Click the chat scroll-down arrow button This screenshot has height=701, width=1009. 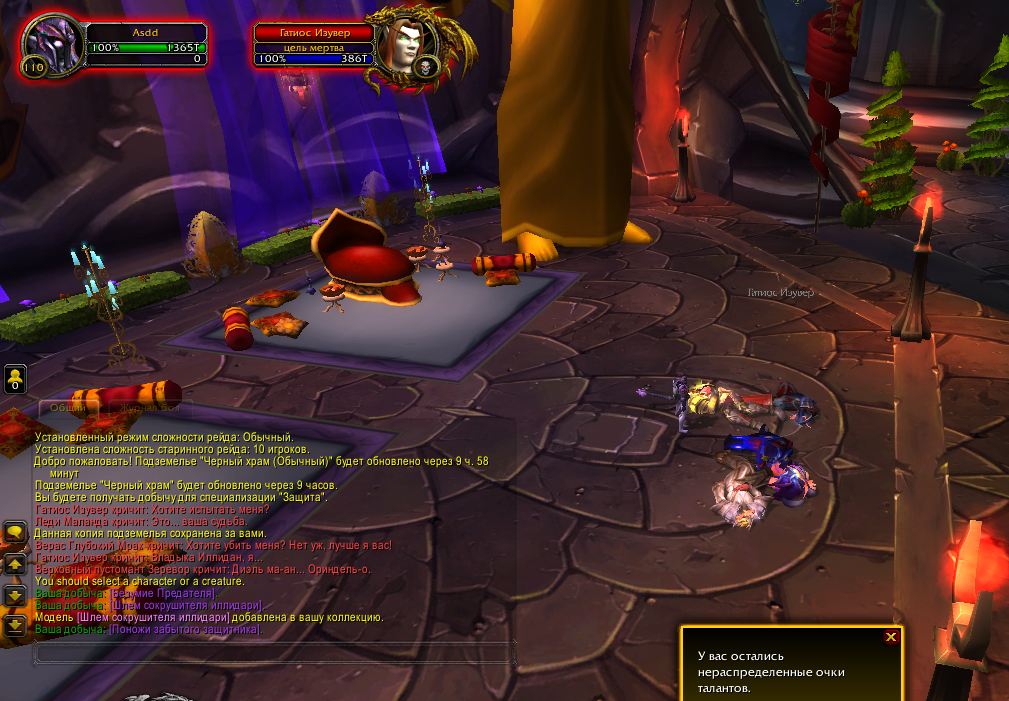pos(15,595)
